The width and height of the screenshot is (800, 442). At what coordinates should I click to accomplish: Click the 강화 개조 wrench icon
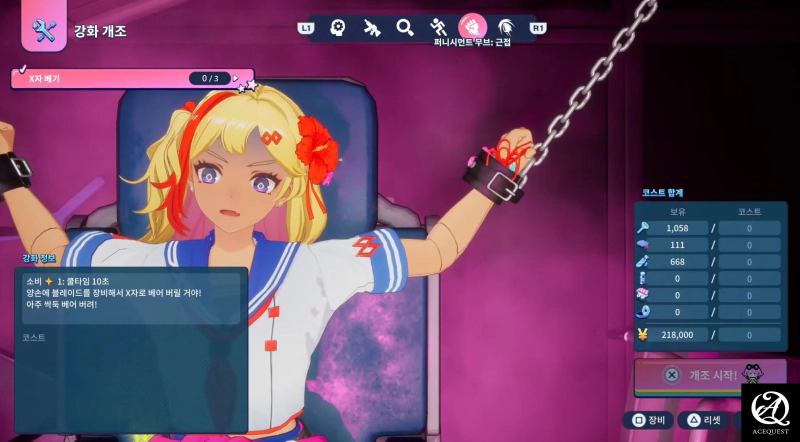coord(44,31)
